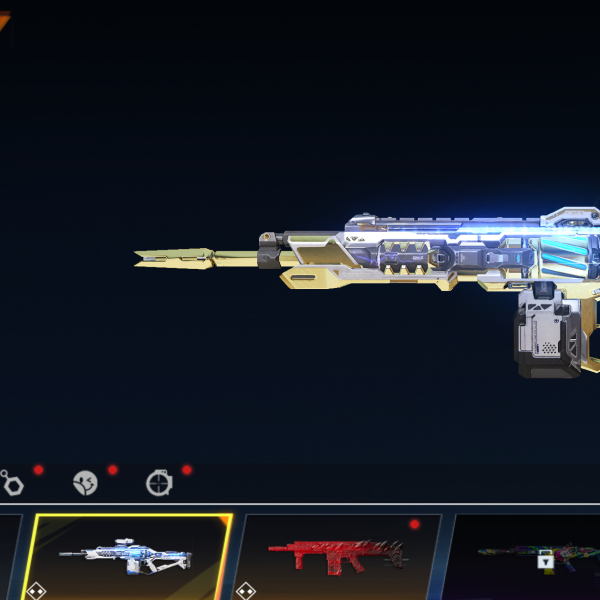Open the hexagon charm icon tab
Image resolution: width=600 pixels, height=600 pixels.
point(12,484)
